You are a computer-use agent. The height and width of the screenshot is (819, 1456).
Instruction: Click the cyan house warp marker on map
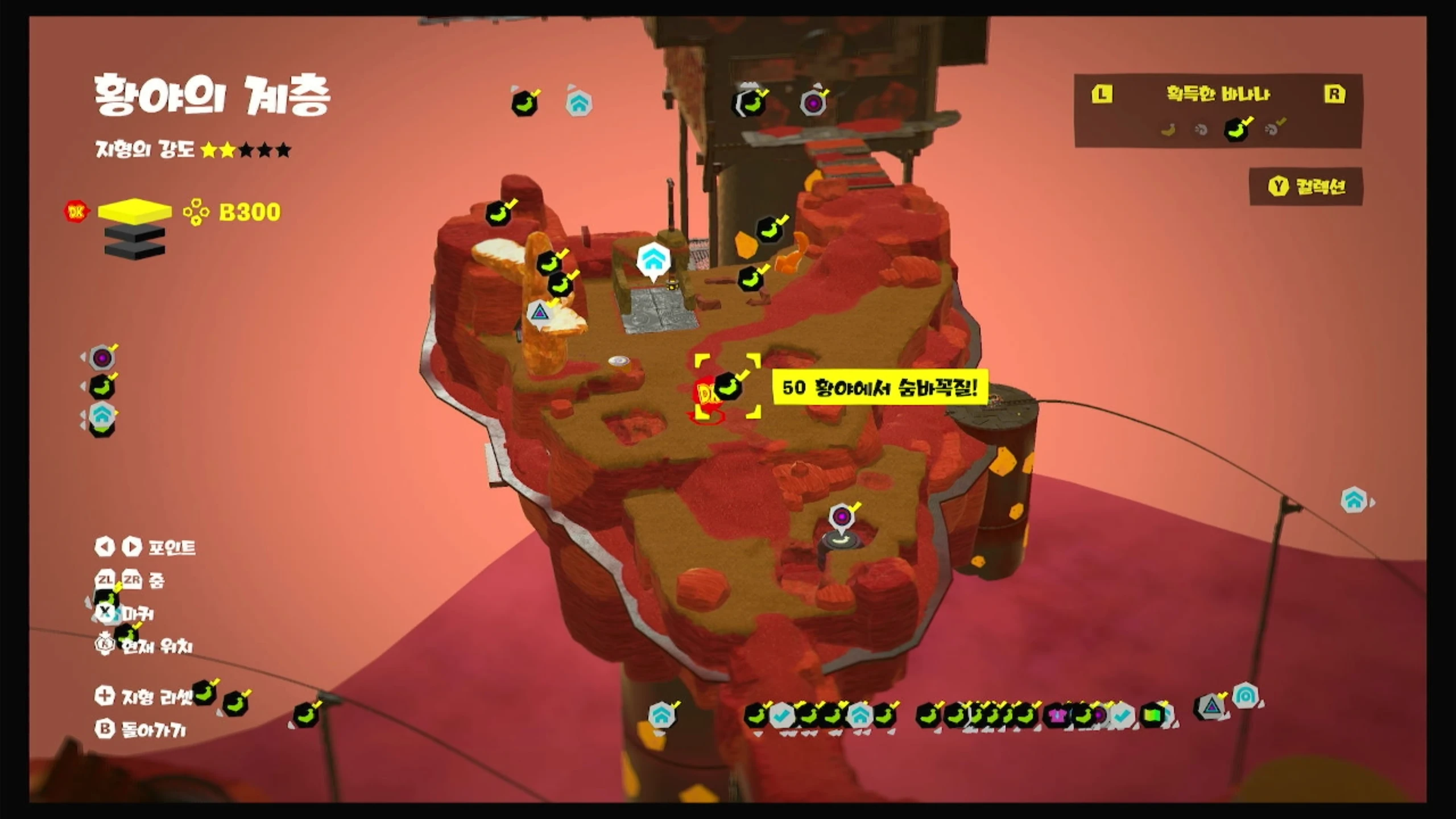[x=653, y=259]
